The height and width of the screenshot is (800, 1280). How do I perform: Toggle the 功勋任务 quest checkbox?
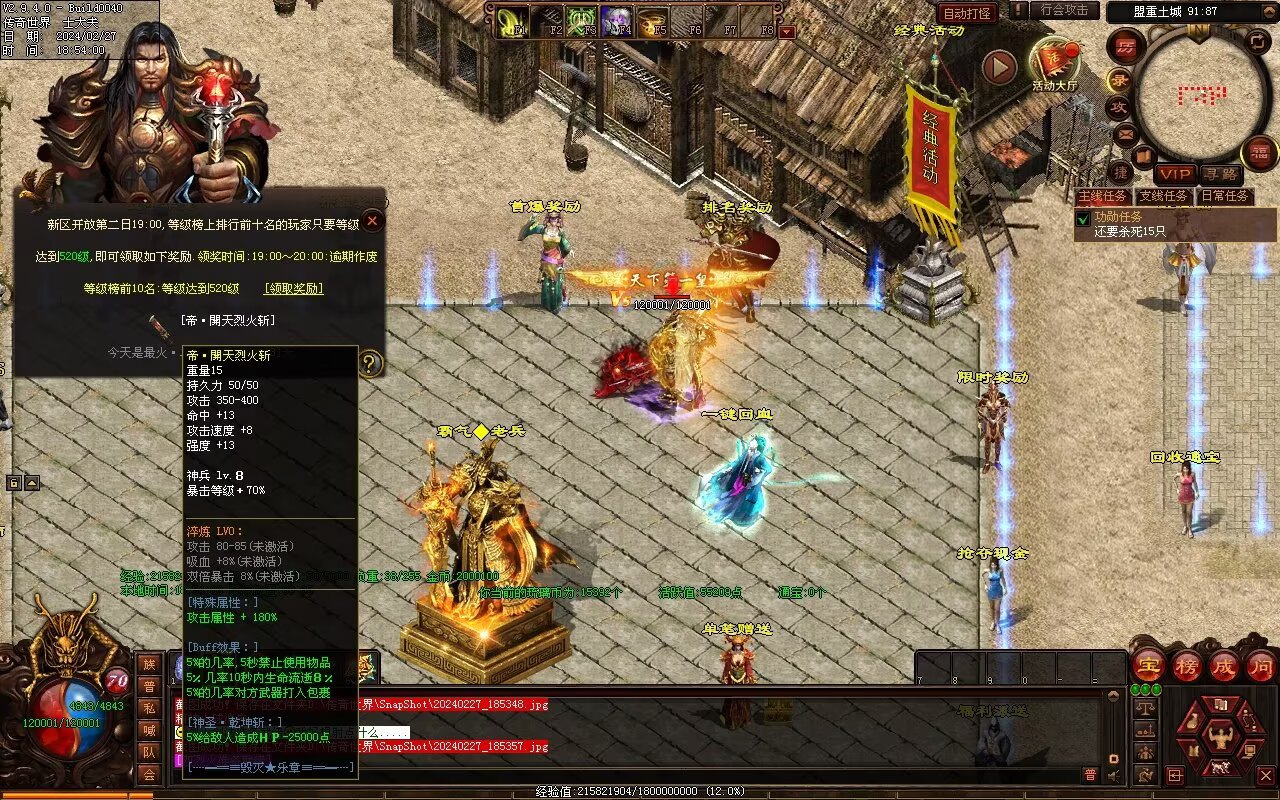pyautogui.click(x=1081, y=217)
